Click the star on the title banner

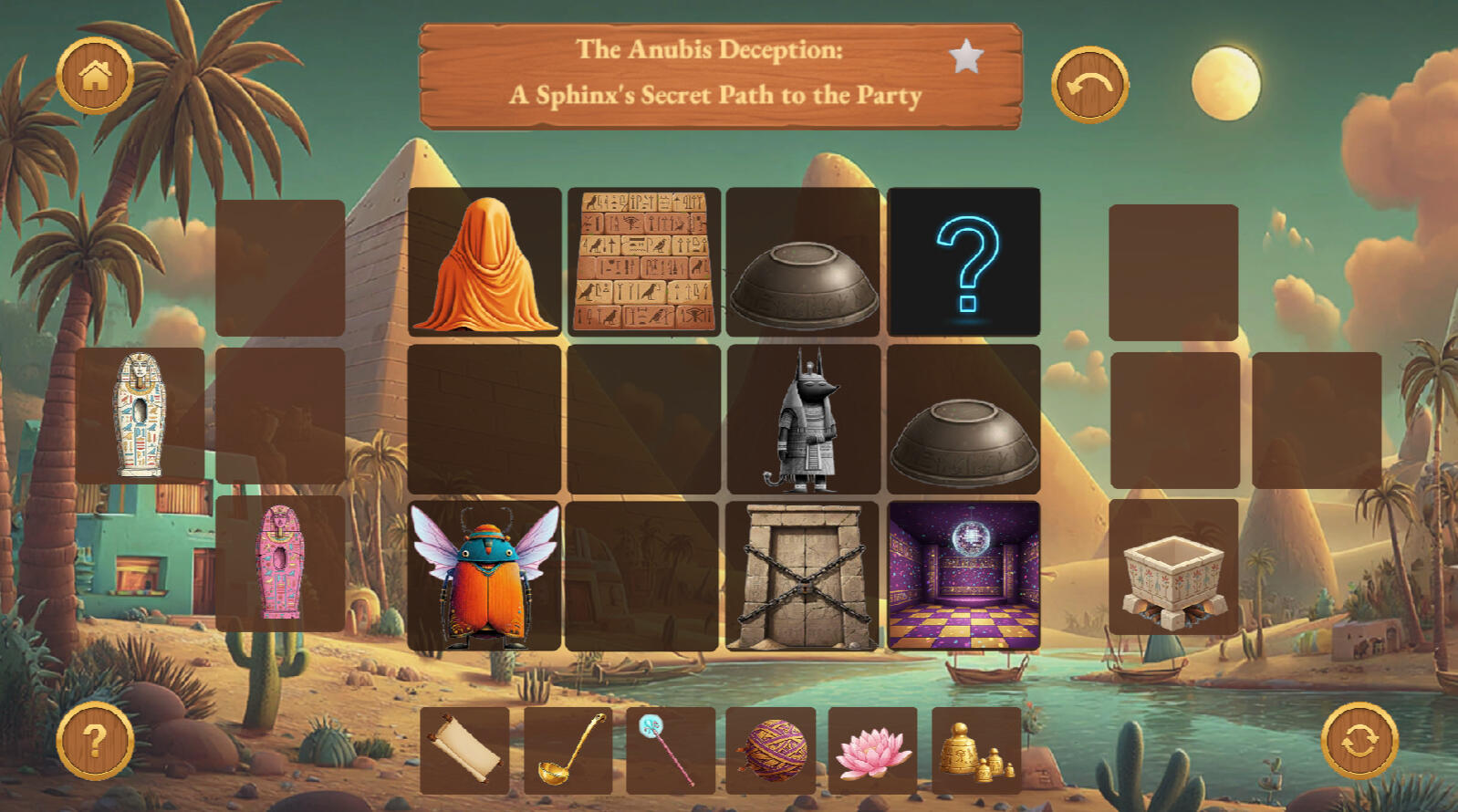[x=966, y=57]
